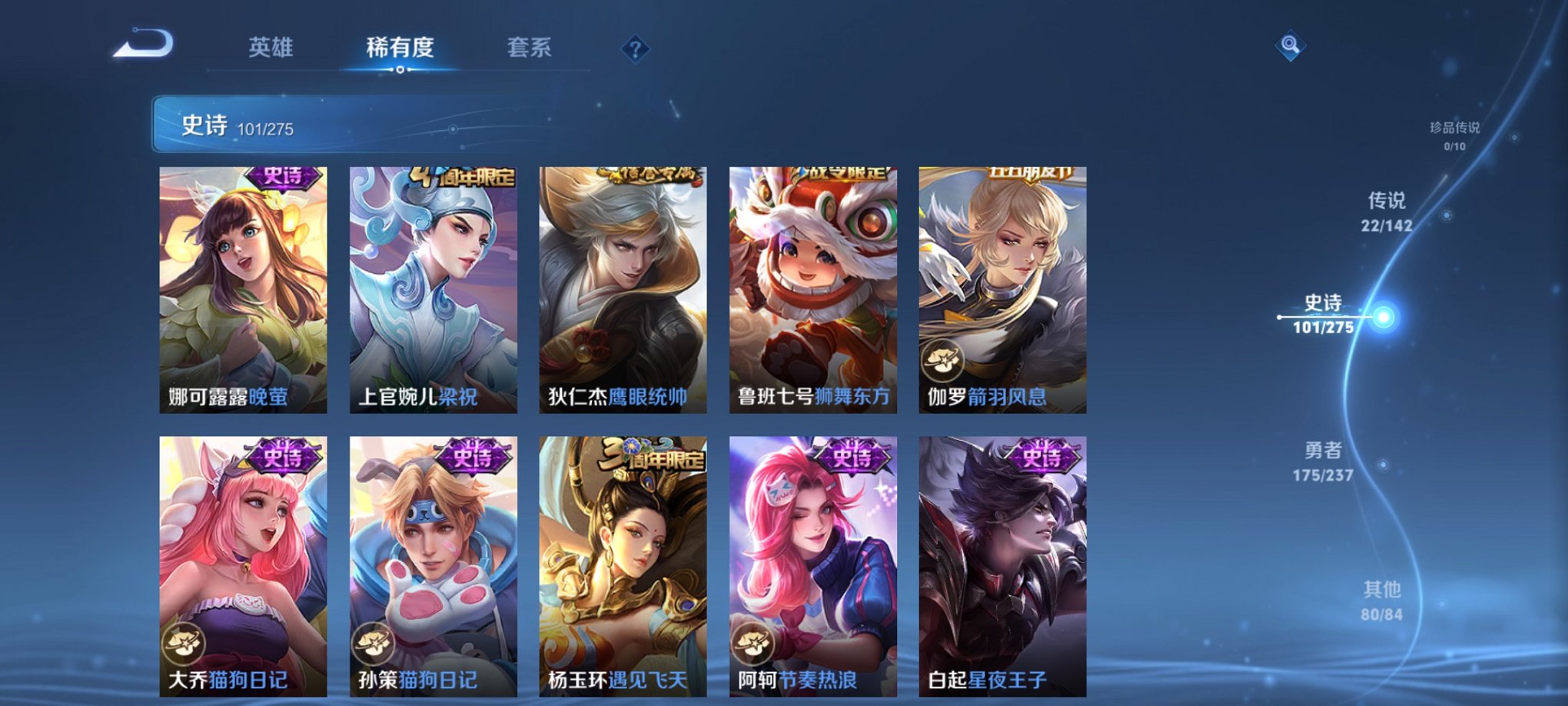This screenshot has height=706, width=1568.
Task: Open search using the magnifier icon
Action: pyautogui.click(x=1291, y=44)
